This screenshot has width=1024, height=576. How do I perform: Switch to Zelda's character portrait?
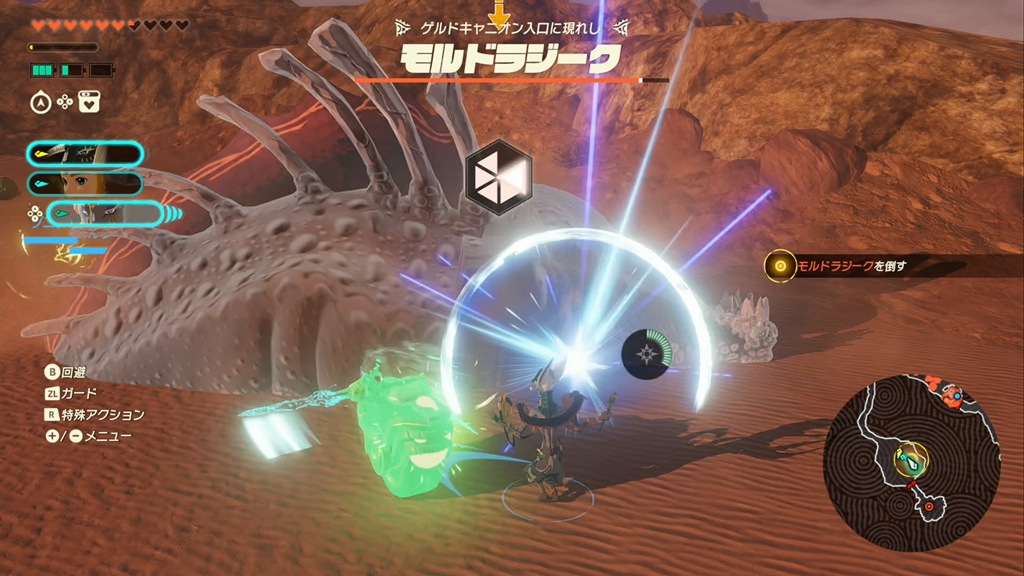pyautogui.click(x=86, y=183)
